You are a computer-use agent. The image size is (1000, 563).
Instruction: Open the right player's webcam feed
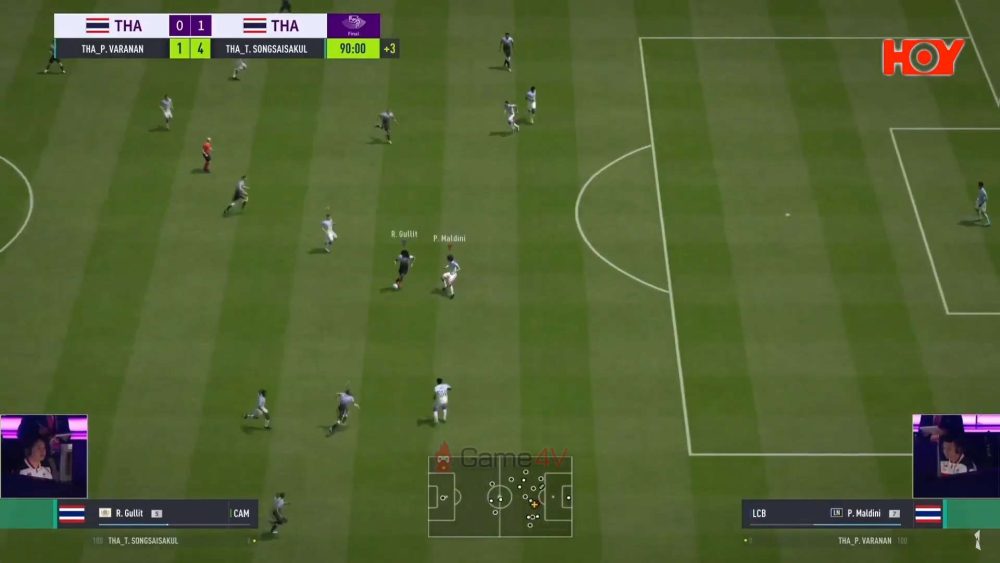point(955,456)
